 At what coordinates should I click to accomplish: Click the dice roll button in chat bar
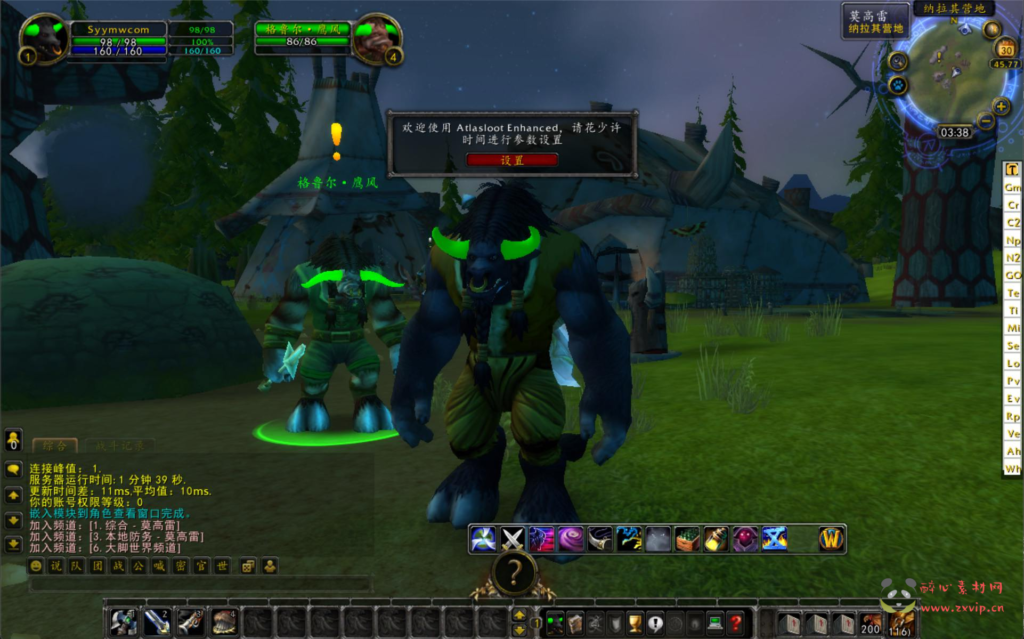tap(248, 567)
